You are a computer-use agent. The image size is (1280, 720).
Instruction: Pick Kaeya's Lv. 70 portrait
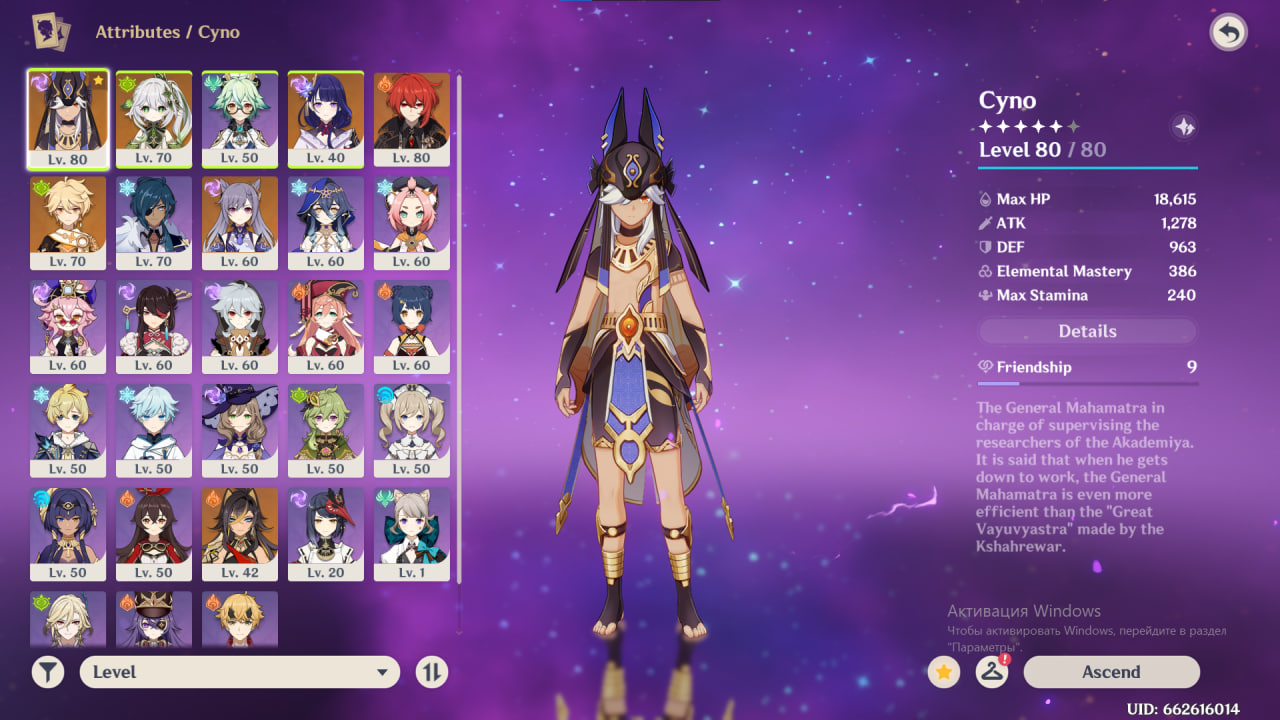click(x=154, y=222)
